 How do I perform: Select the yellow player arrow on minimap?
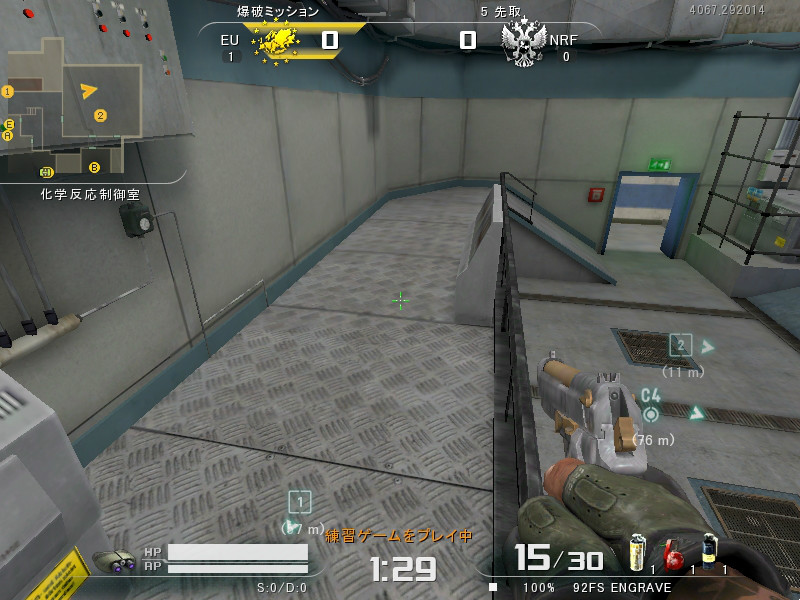[x=89, y=91]
